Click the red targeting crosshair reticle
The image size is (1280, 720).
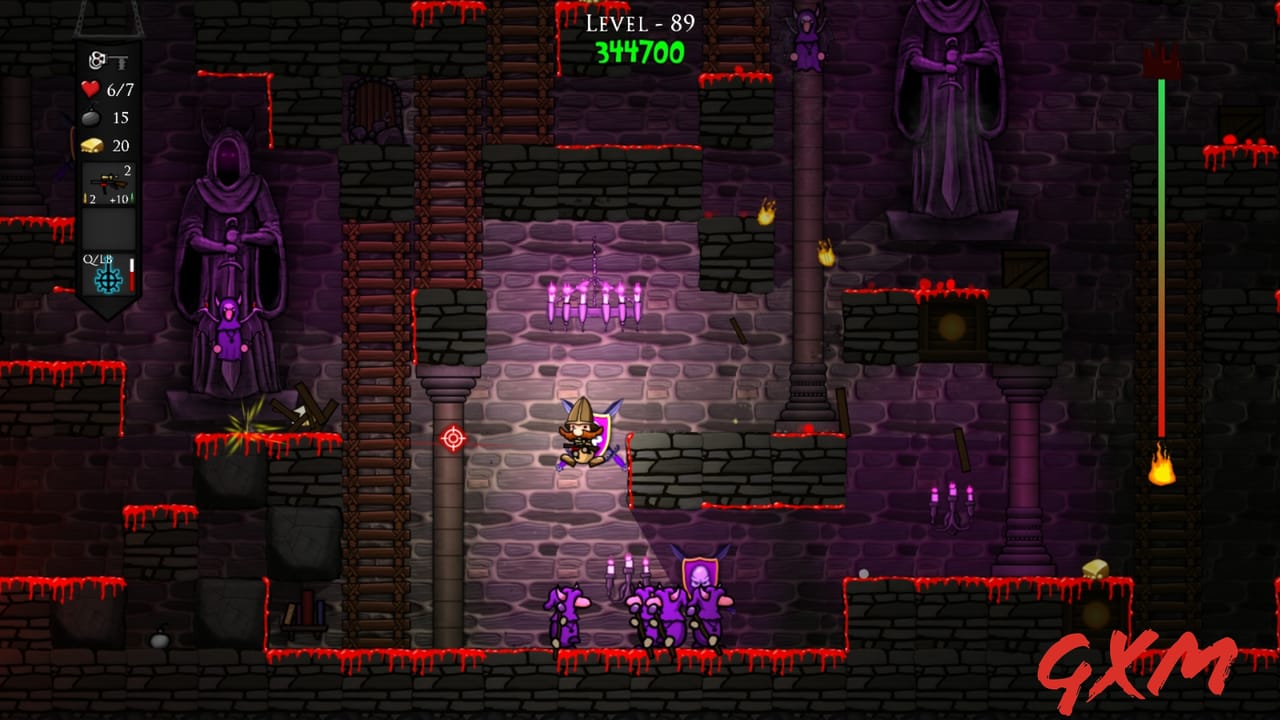click(x=452, y=437)
